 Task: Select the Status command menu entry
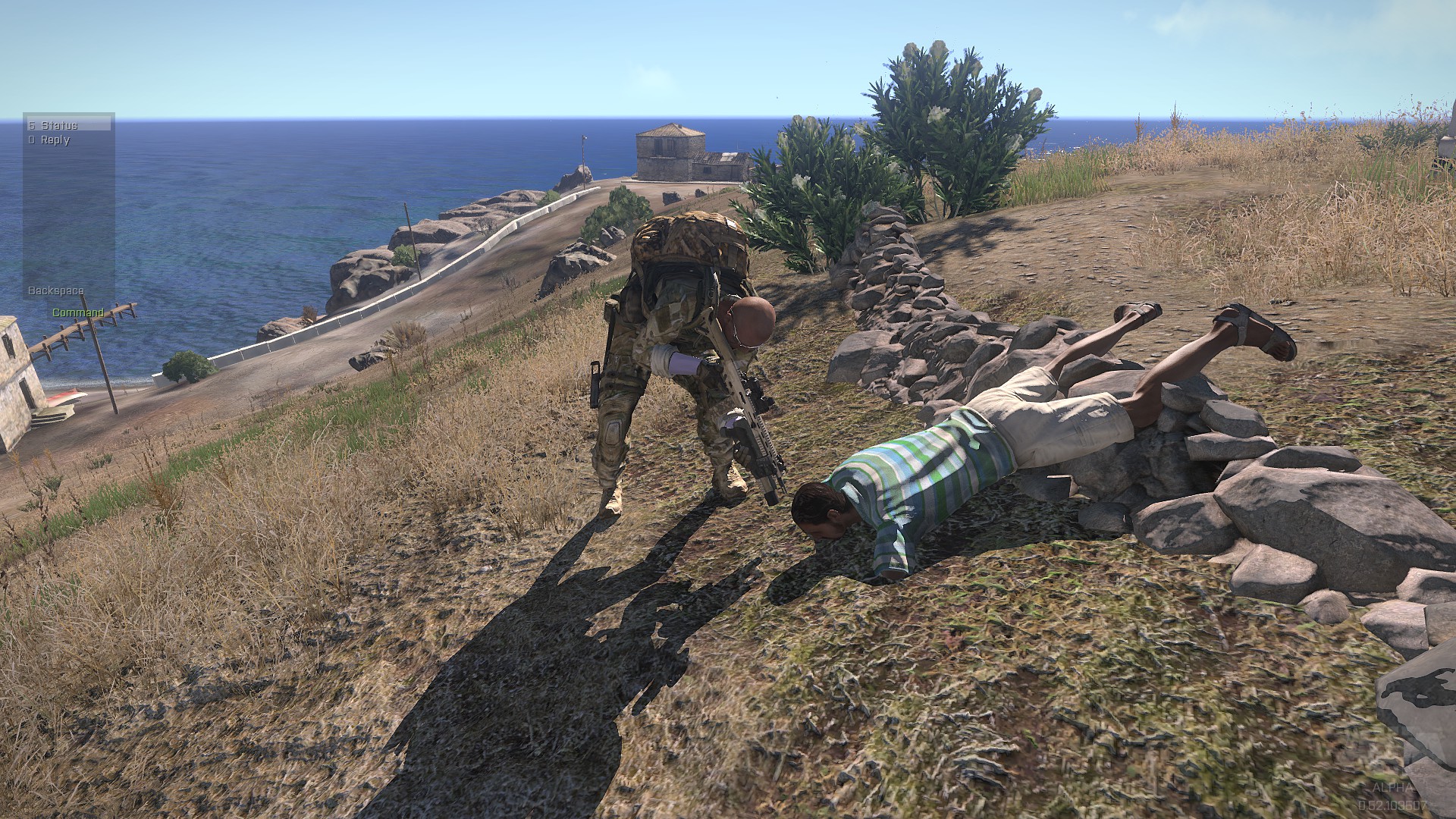[59, 125]
